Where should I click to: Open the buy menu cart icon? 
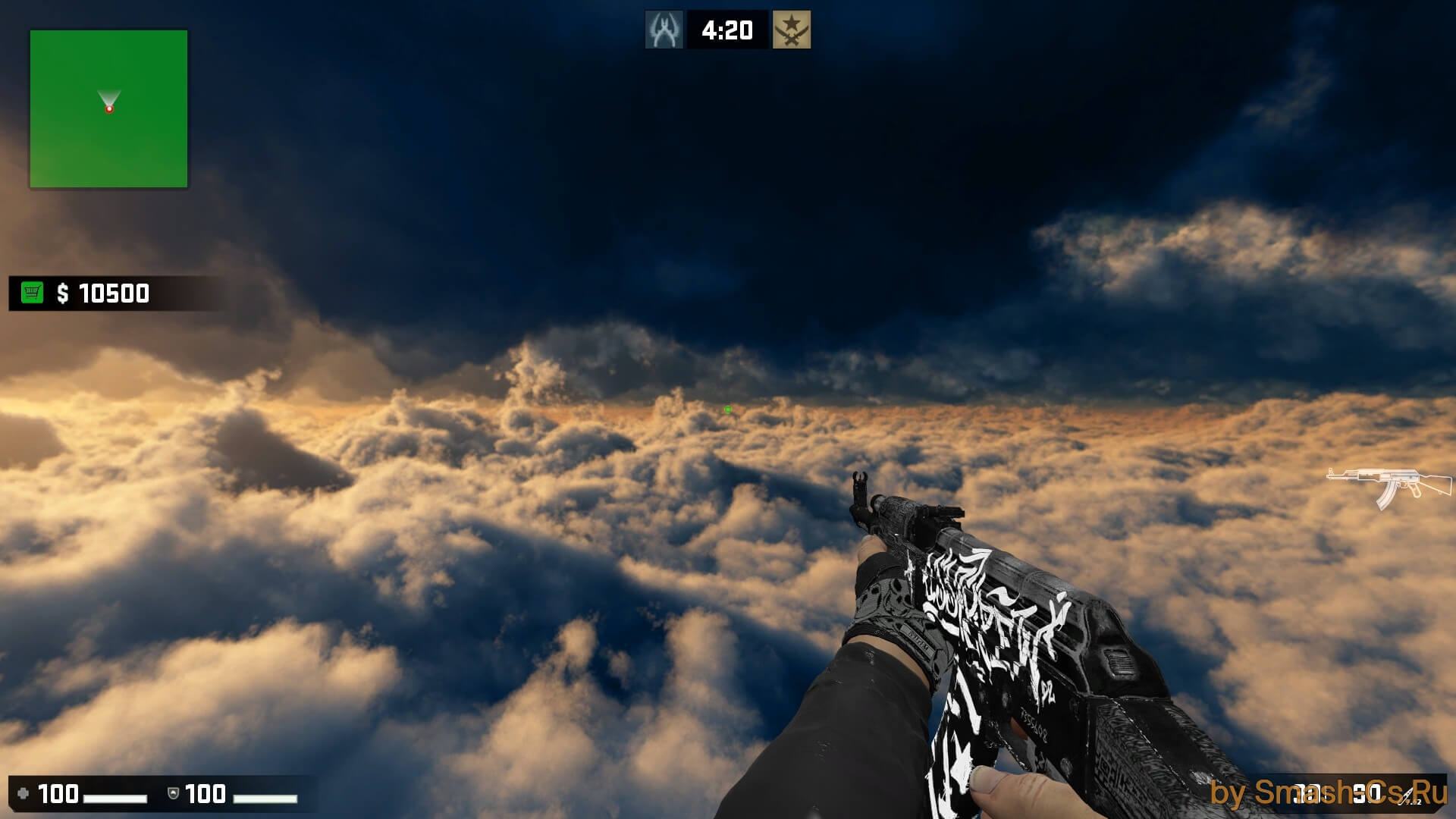click(x=32, y=293)
